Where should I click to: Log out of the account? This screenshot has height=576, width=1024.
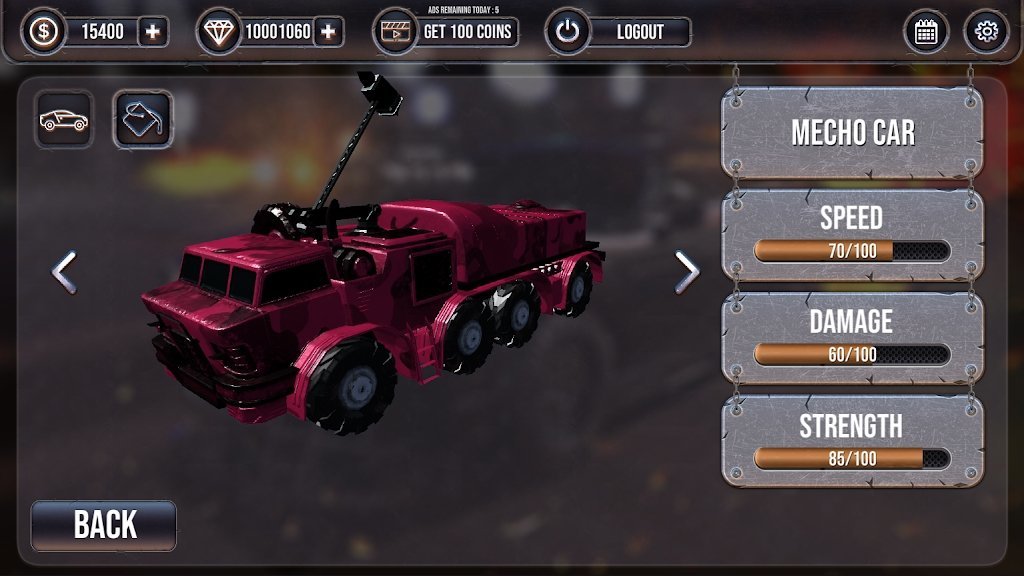(620, 32)
